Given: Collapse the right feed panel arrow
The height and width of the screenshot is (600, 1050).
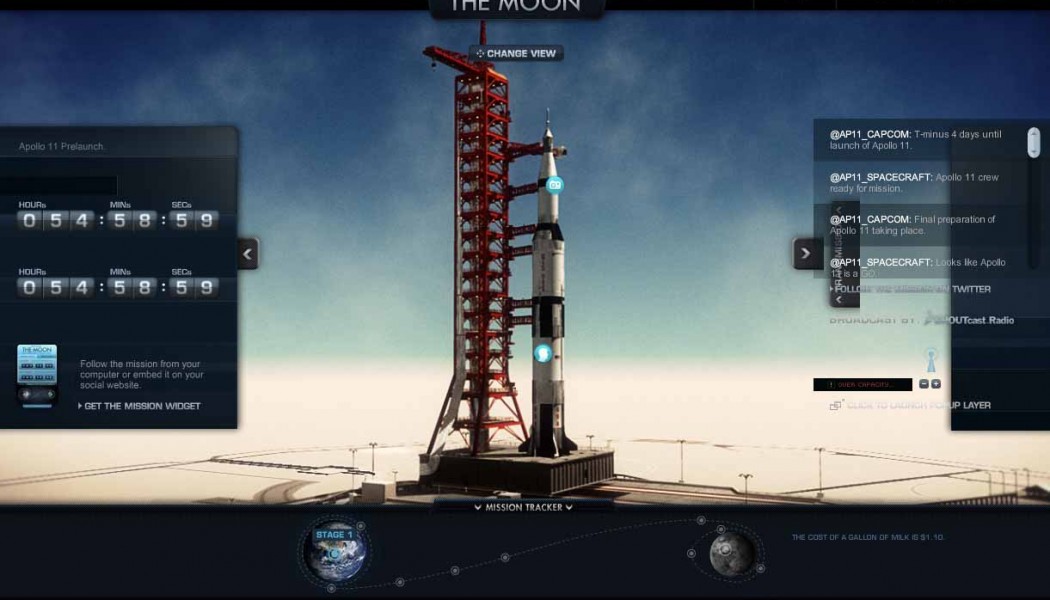Looking at the screenshot, I should [807, 253].
